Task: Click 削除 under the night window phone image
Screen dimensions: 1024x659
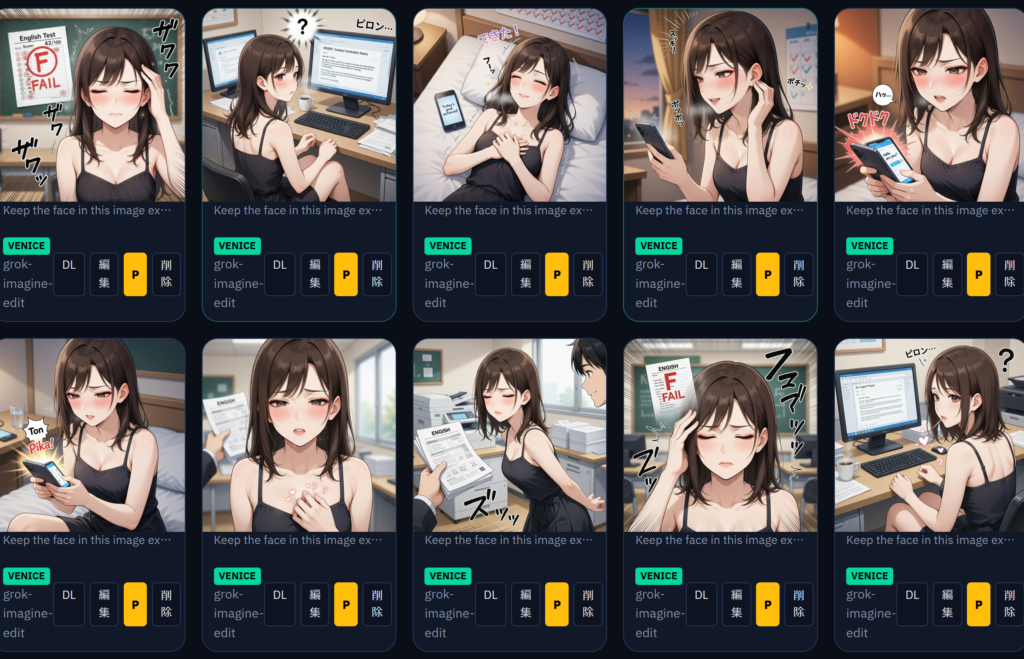Action: pyautogui.click(x=799, y=274)
